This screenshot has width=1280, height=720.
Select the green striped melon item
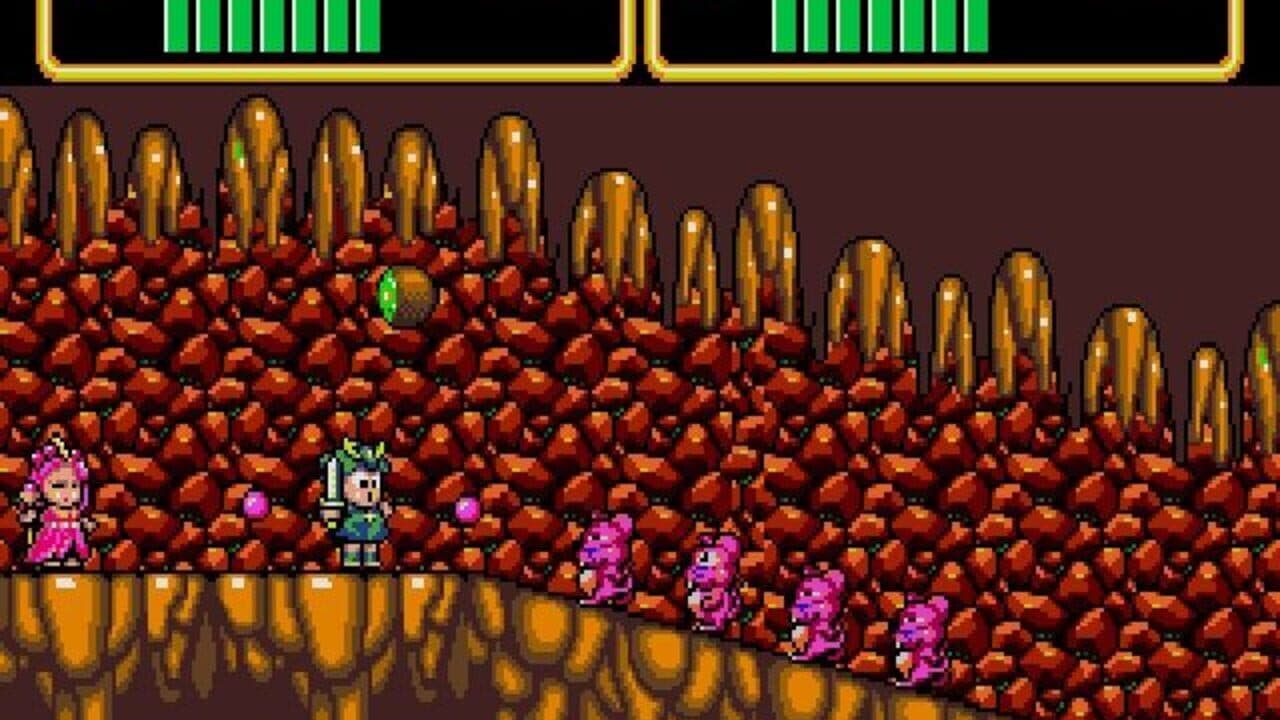(408, 295)
